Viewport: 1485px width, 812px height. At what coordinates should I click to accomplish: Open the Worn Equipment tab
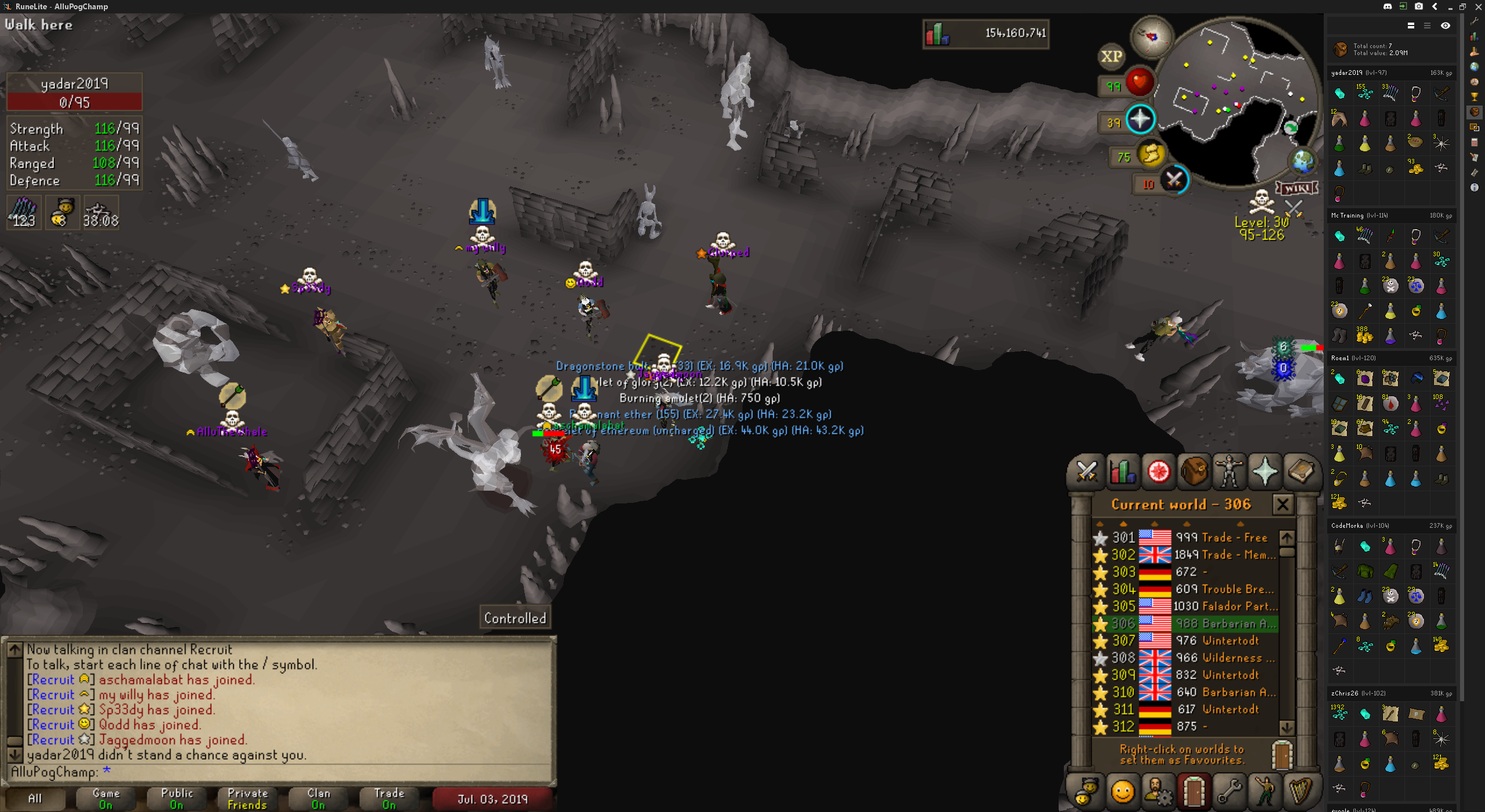[x=1229, y=471]
